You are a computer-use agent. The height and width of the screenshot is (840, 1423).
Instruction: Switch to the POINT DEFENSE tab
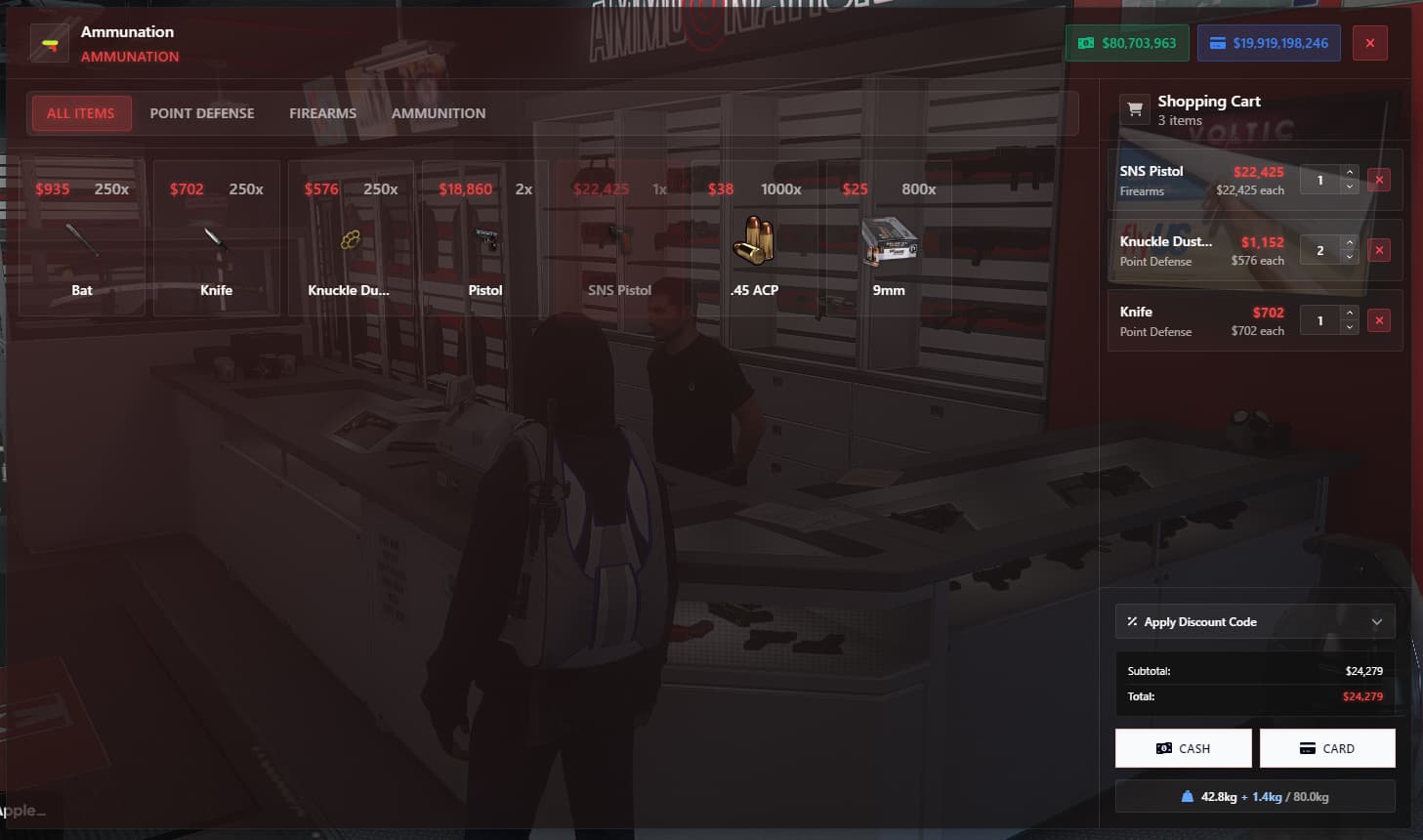(x=201, y=112)
